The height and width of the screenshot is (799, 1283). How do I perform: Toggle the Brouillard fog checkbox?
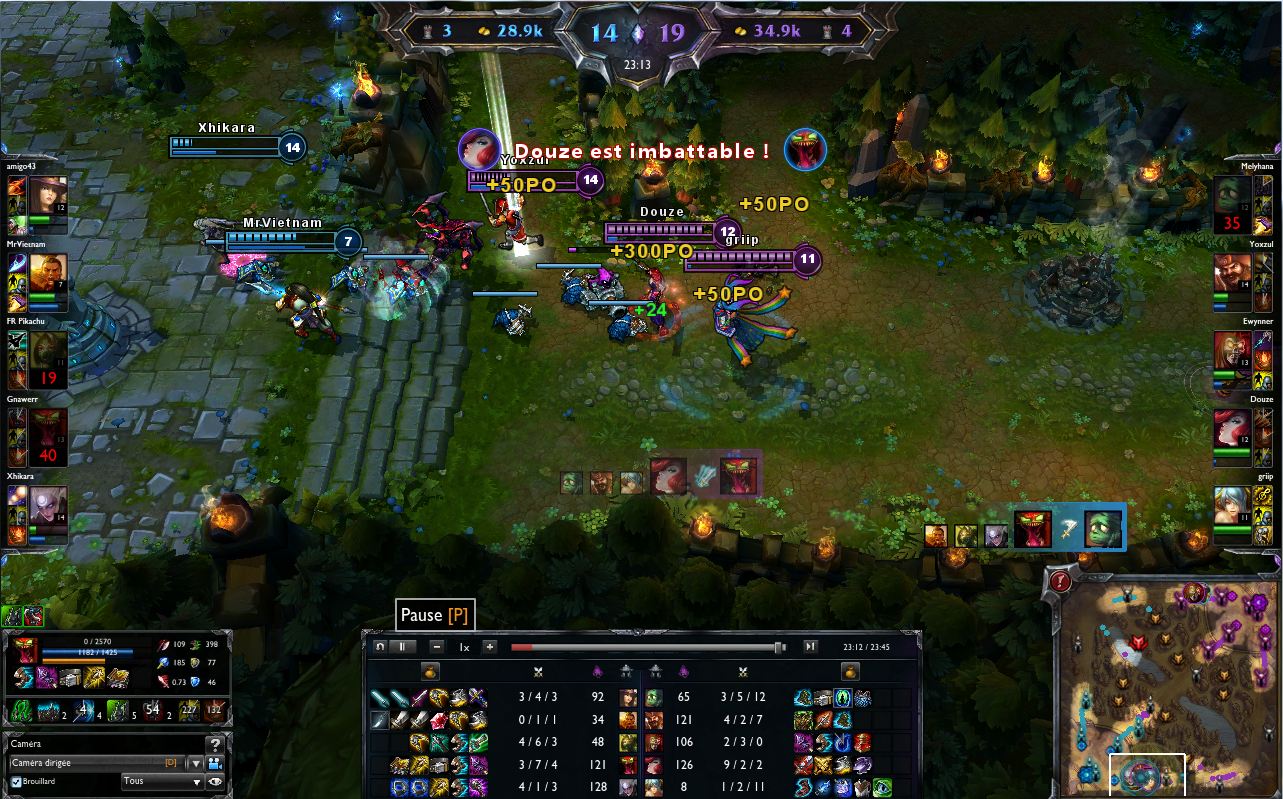coord(15,781)
